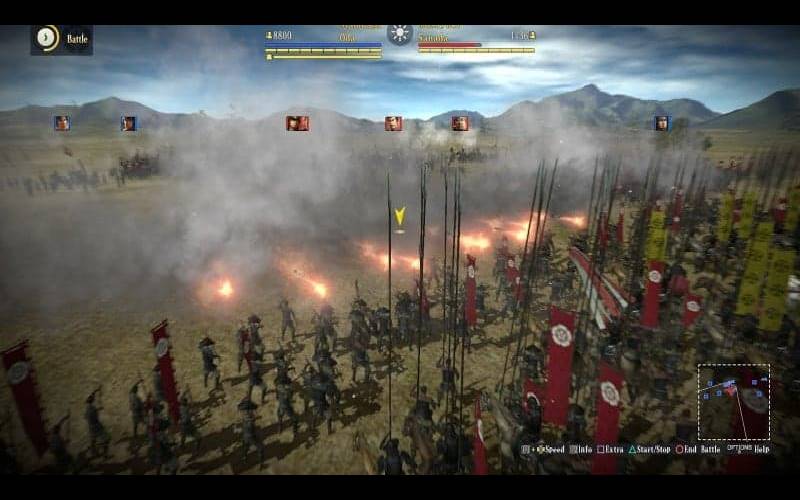Click the sun weather icon
800x500 pixels.
coord(400,34)
